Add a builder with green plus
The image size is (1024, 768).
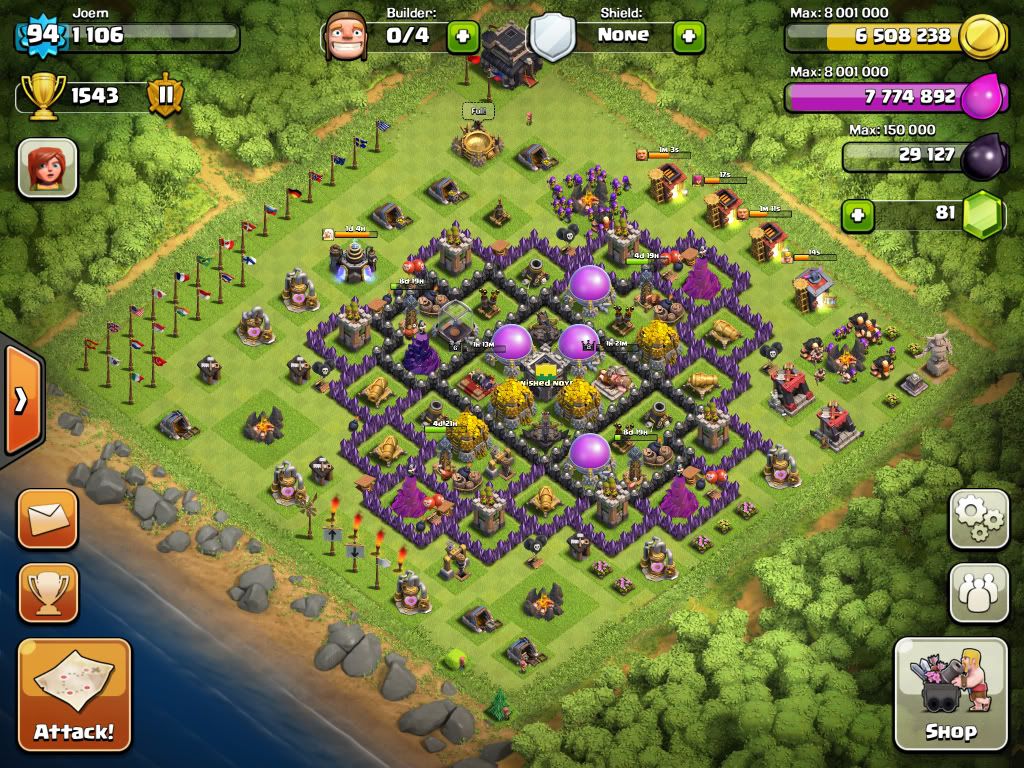click(462, 36)
